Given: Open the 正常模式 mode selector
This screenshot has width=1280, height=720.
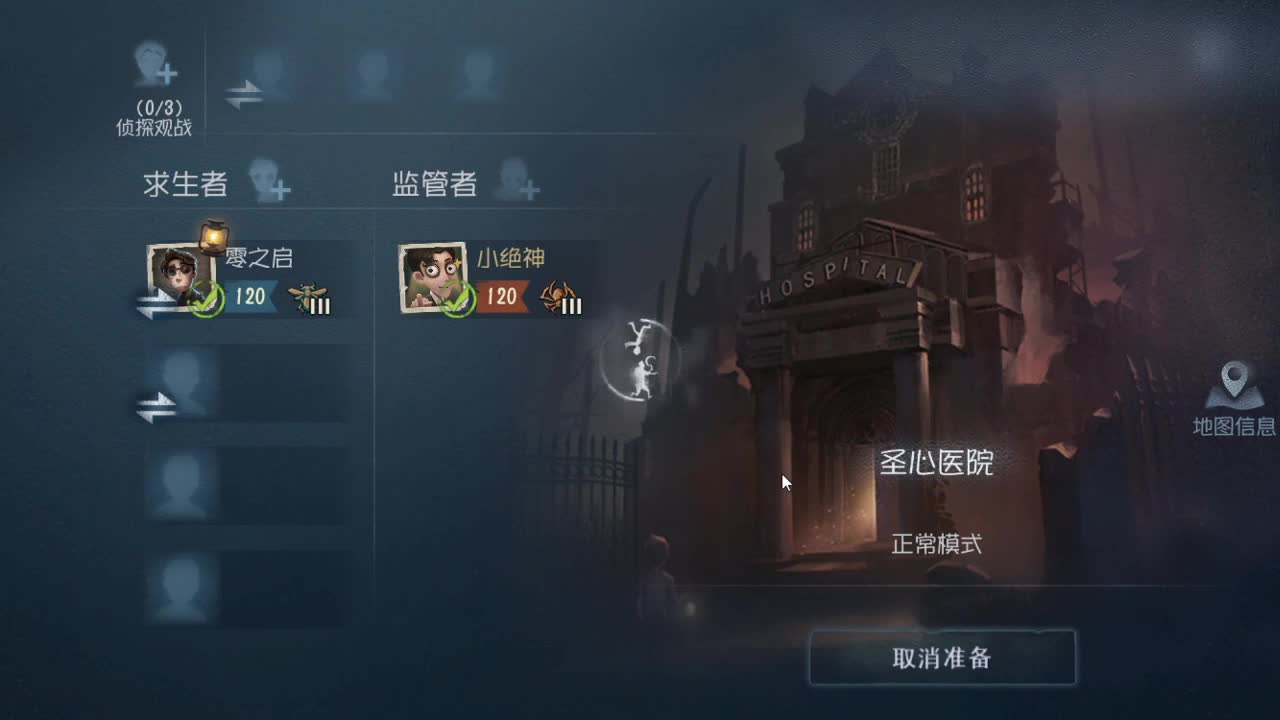Looking at the screenshot, I should click(938, 544).
